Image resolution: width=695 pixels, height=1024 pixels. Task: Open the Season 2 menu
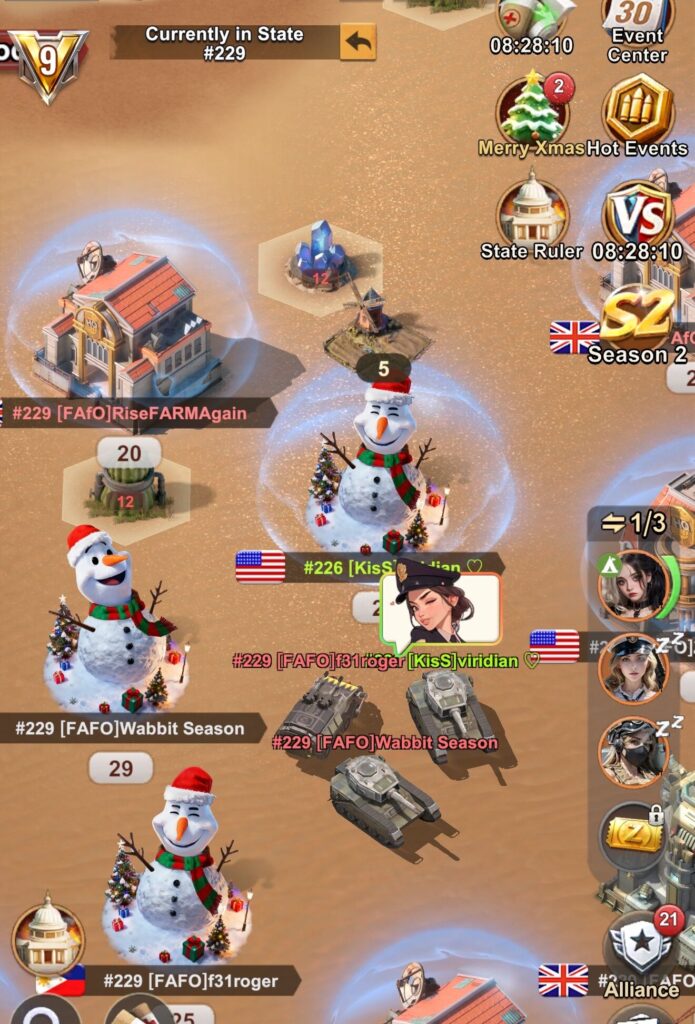point(637,322)
